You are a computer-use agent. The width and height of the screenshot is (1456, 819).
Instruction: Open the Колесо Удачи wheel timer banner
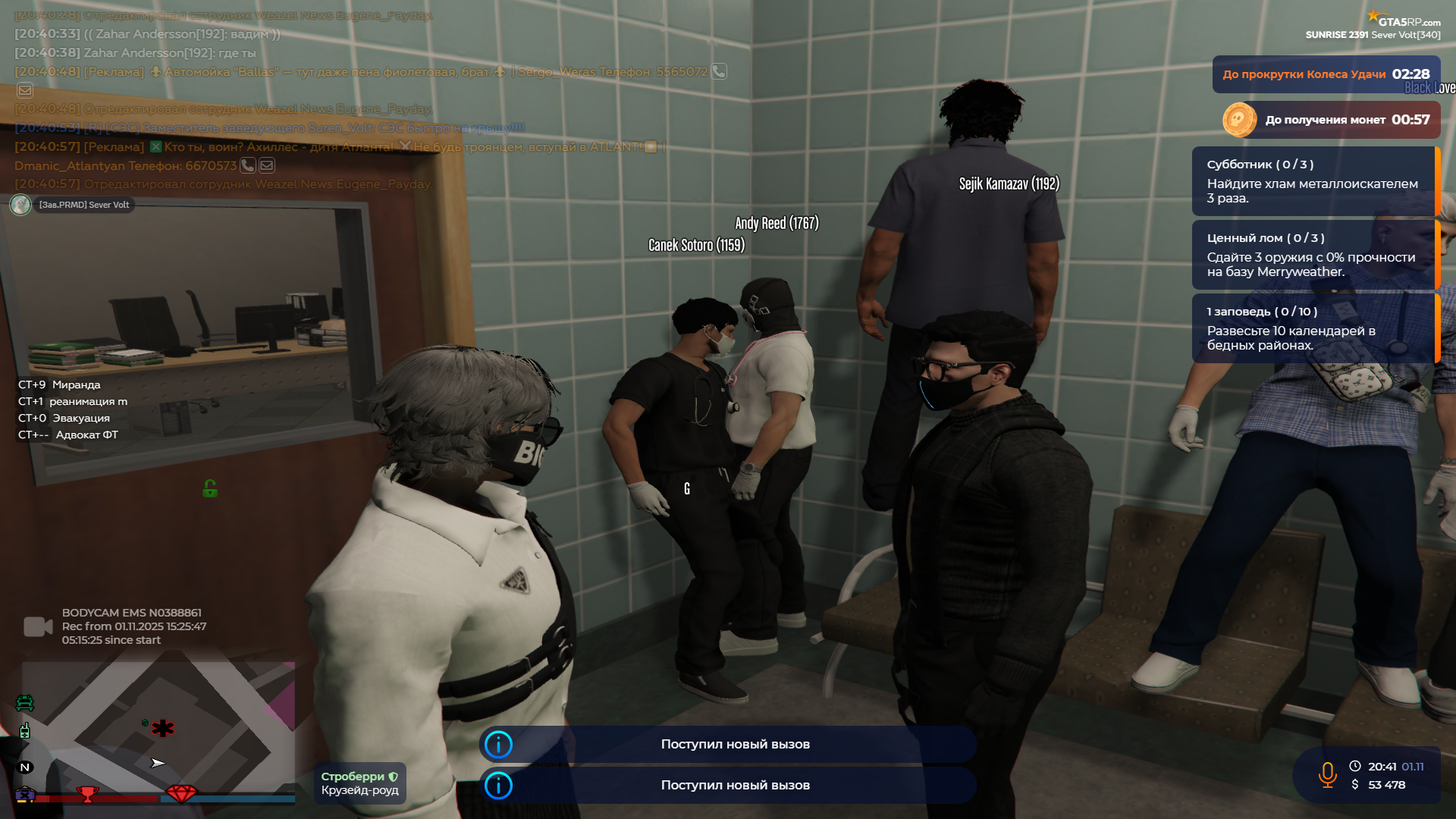click(x=1326, y=74)
